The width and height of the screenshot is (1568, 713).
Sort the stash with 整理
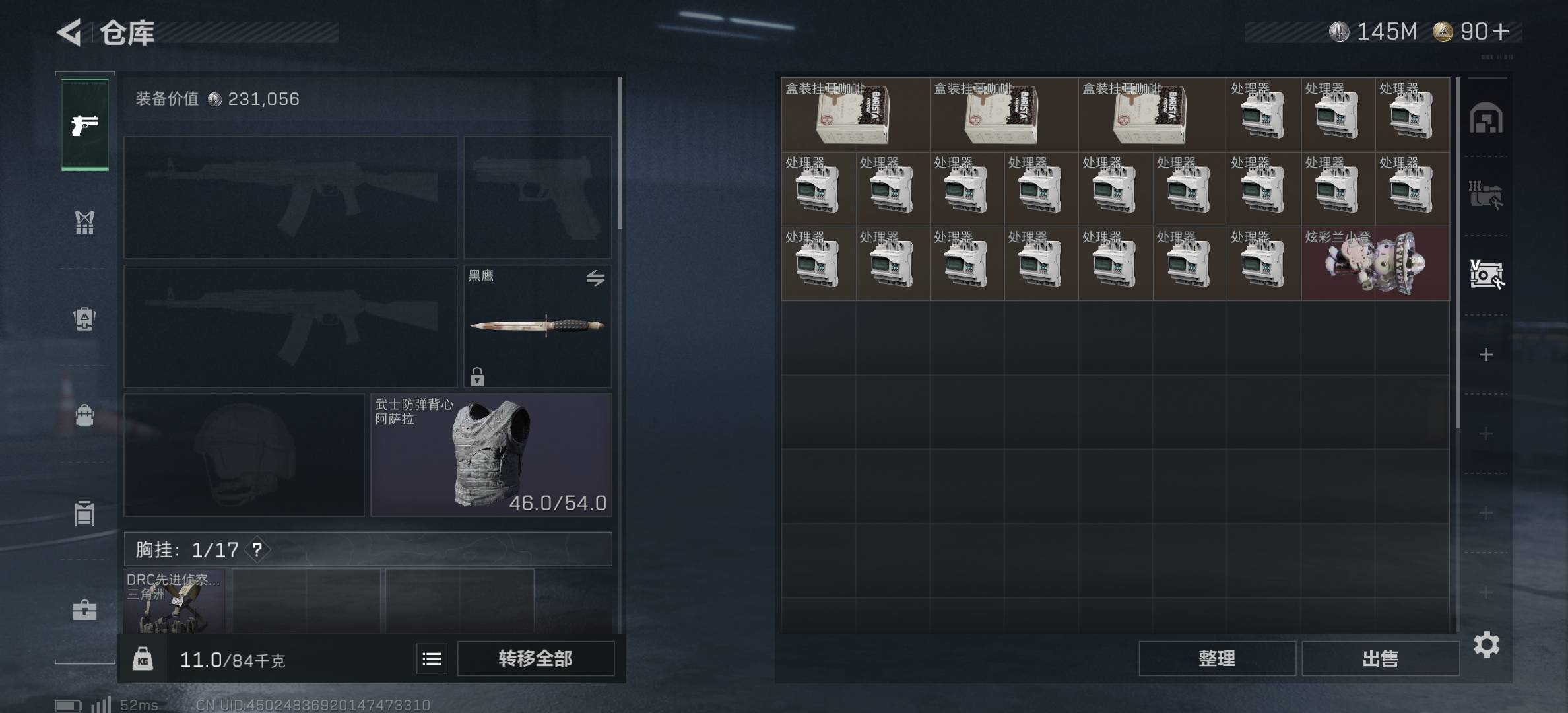click(x=1217, y=658)
